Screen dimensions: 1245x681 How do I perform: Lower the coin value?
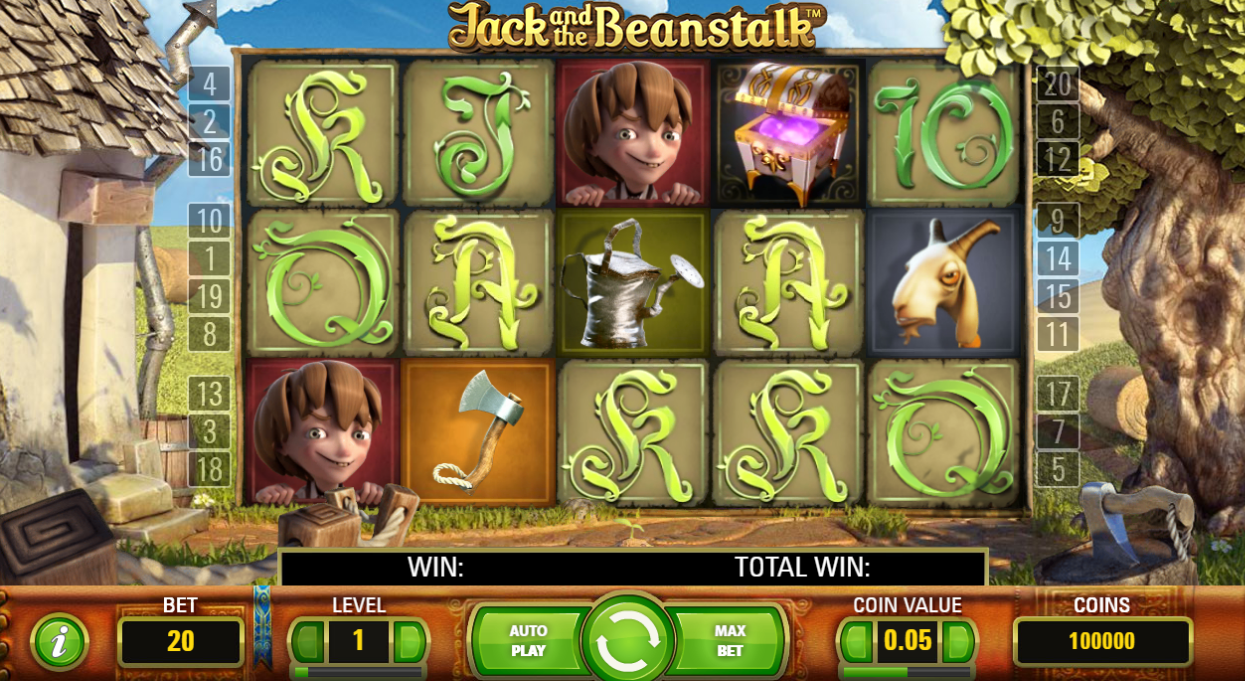[x=857, y=641]
